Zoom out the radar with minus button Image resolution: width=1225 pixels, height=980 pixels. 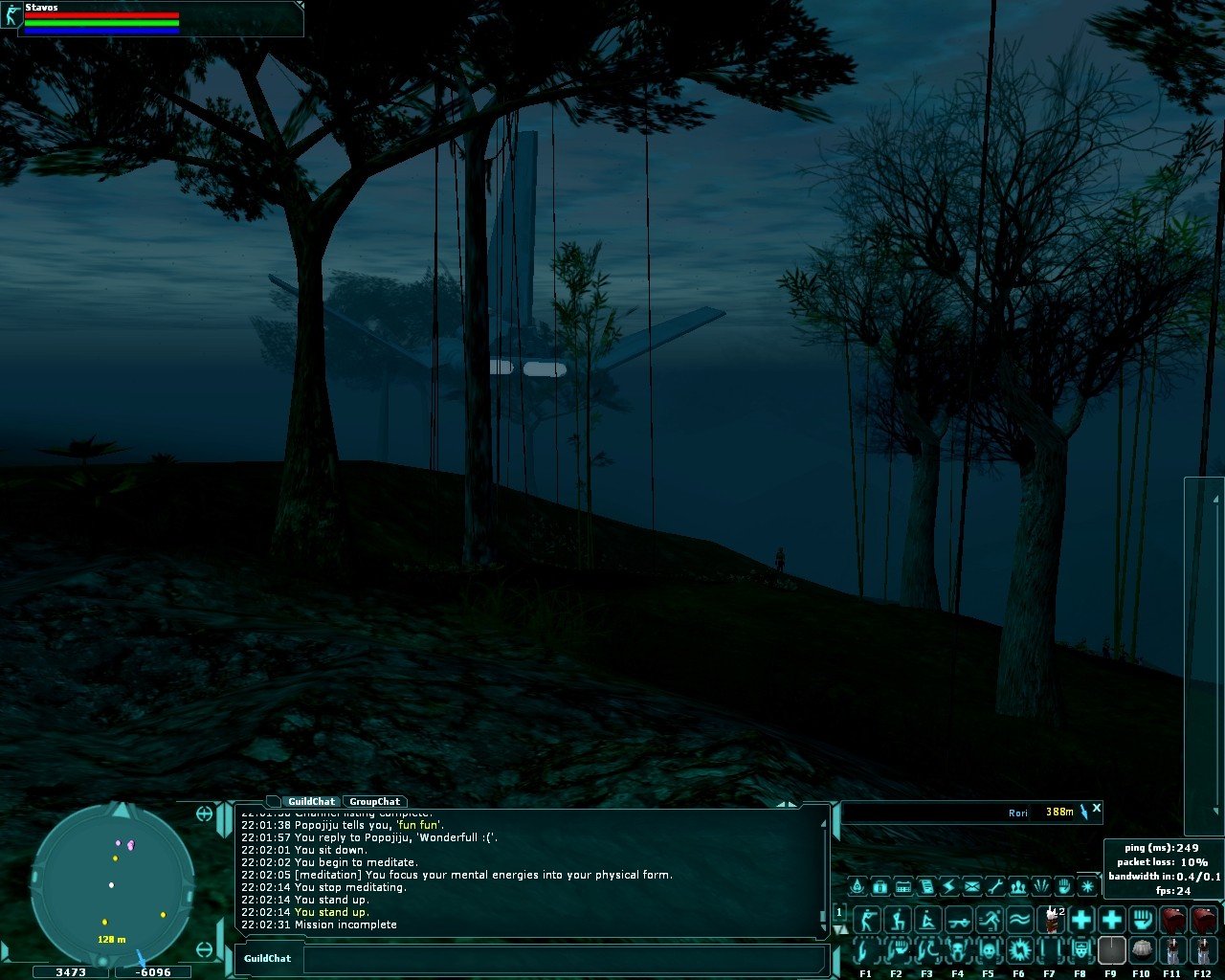click(204, 949)
